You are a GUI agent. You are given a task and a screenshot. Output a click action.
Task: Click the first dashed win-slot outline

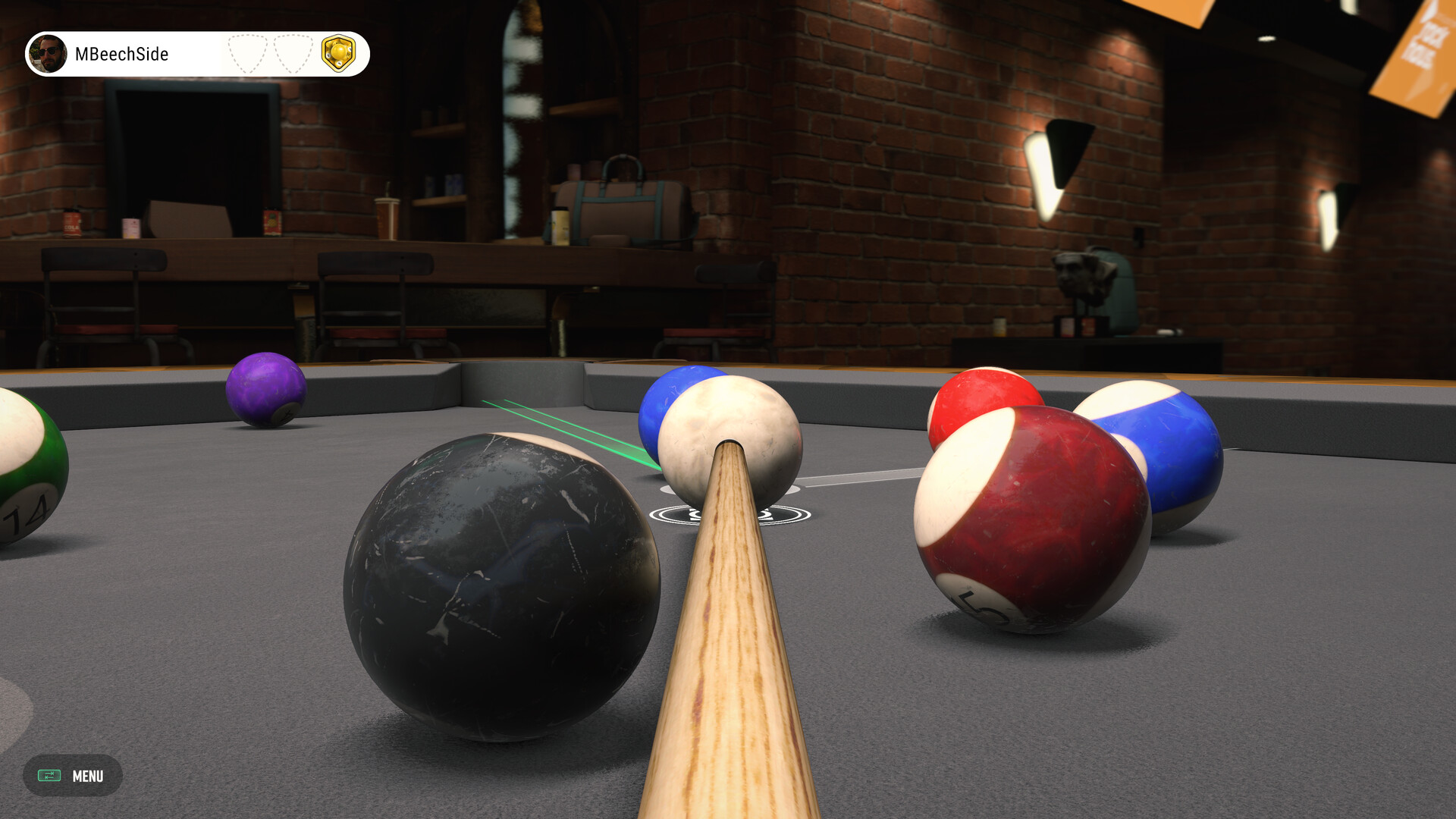(x=246, y=54)
